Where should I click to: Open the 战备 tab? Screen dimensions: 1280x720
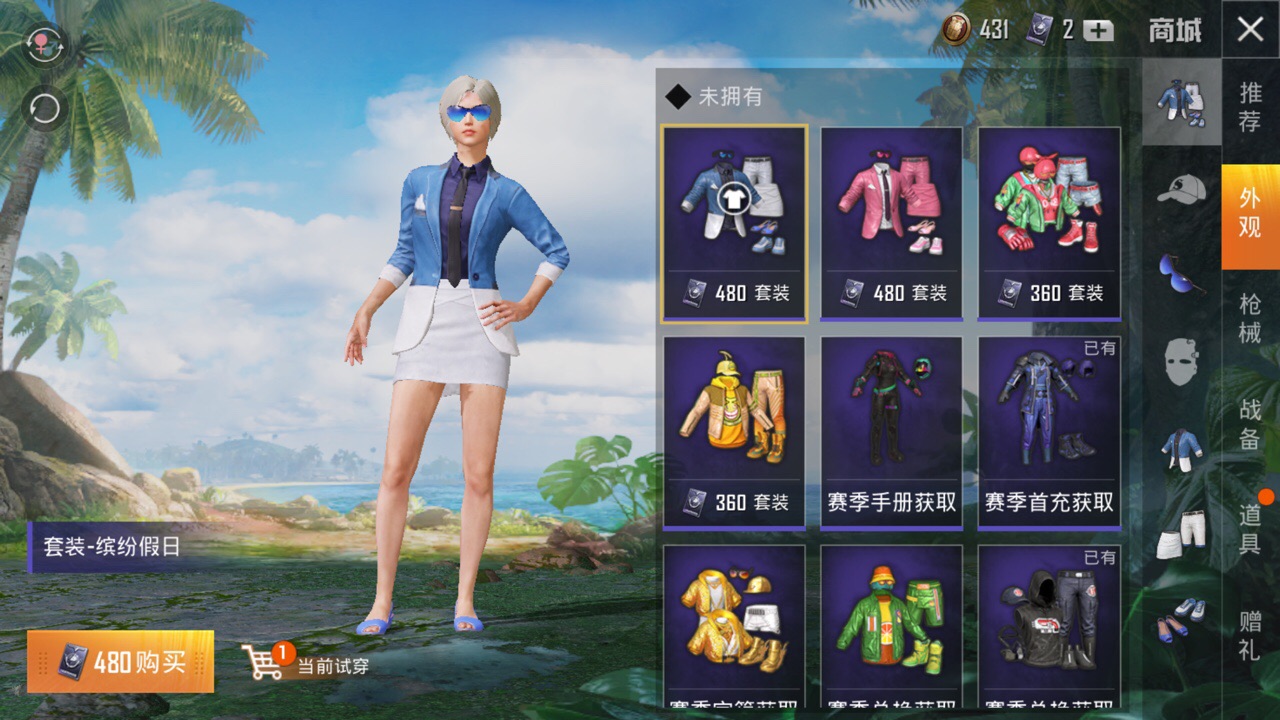[x=1250, y=424]
